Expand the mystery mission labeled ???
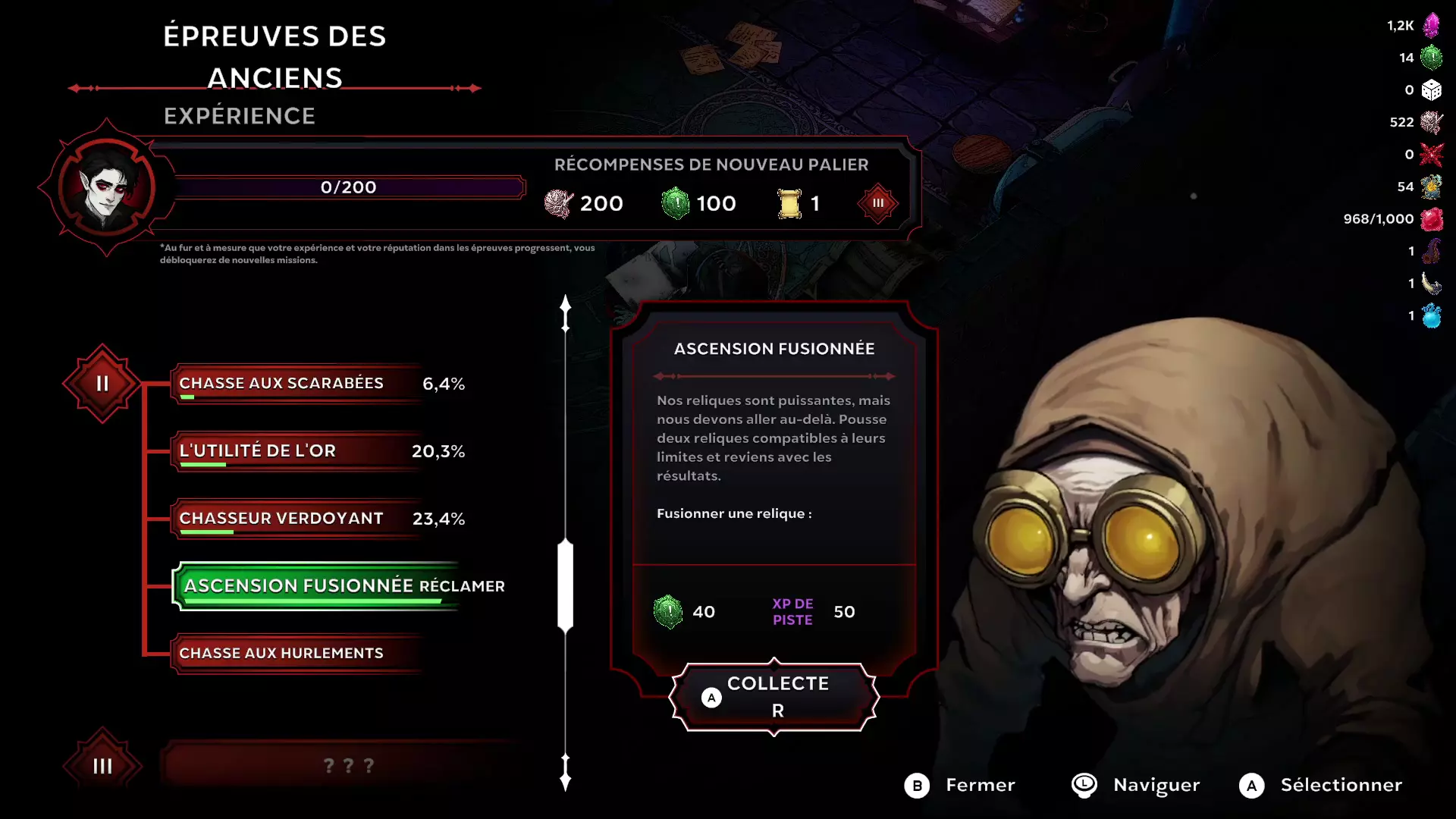Screen dimensions: 1456x819 [x=349, y=764]
